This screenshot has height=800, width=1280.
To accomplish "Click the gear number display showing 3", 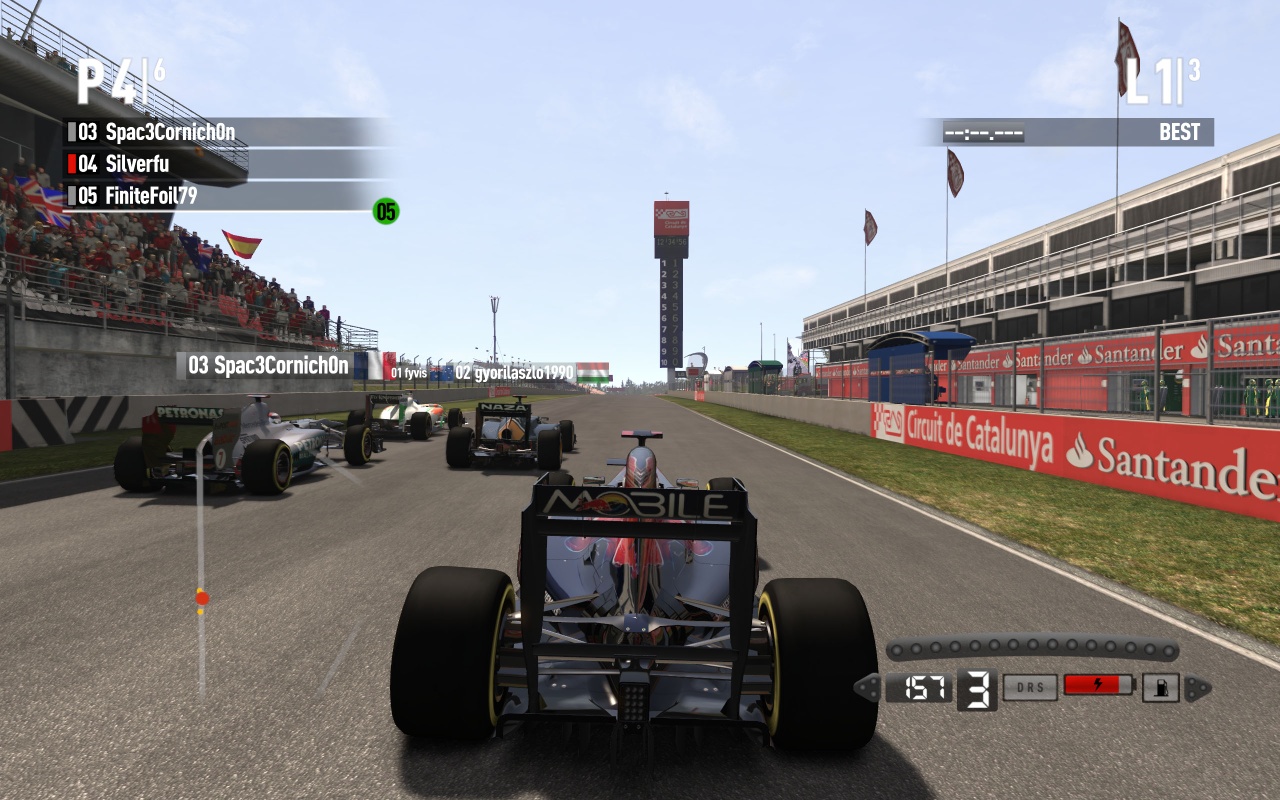I will tap(975, 687).
